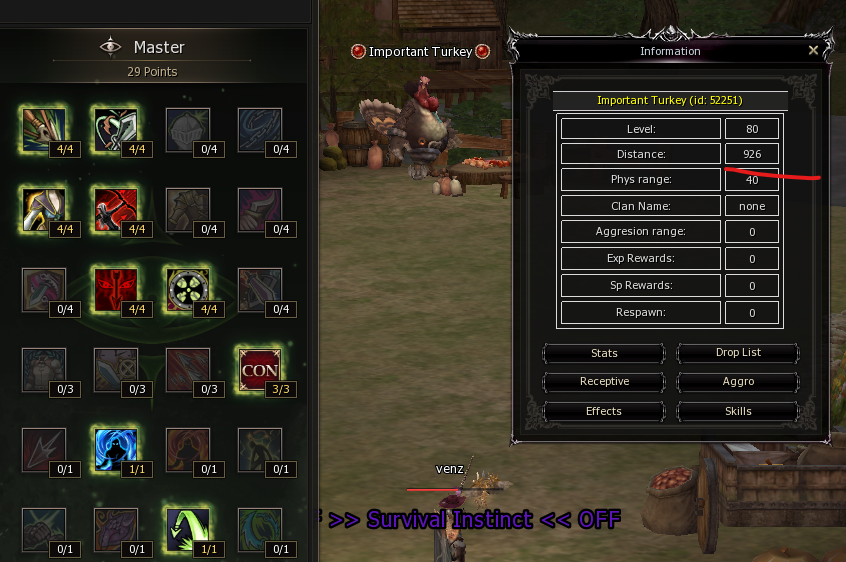This screenshot has width=846, height=562.
Task: Open the NPC Skills list
Action: point(738,411)
